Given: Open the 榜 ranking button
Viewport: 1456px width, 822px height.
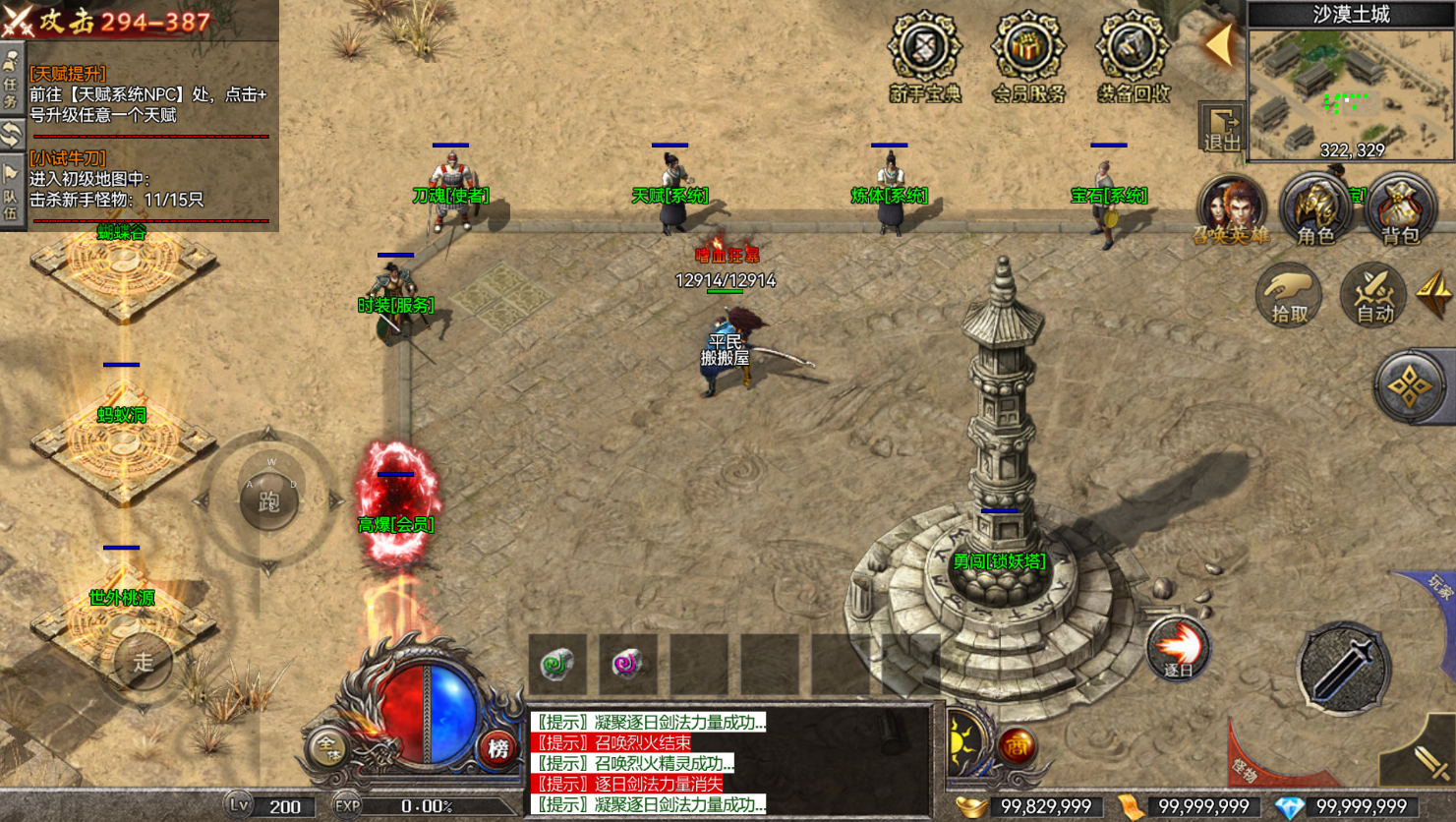Looking at the screenshot, I should click(x=498, y=748).
